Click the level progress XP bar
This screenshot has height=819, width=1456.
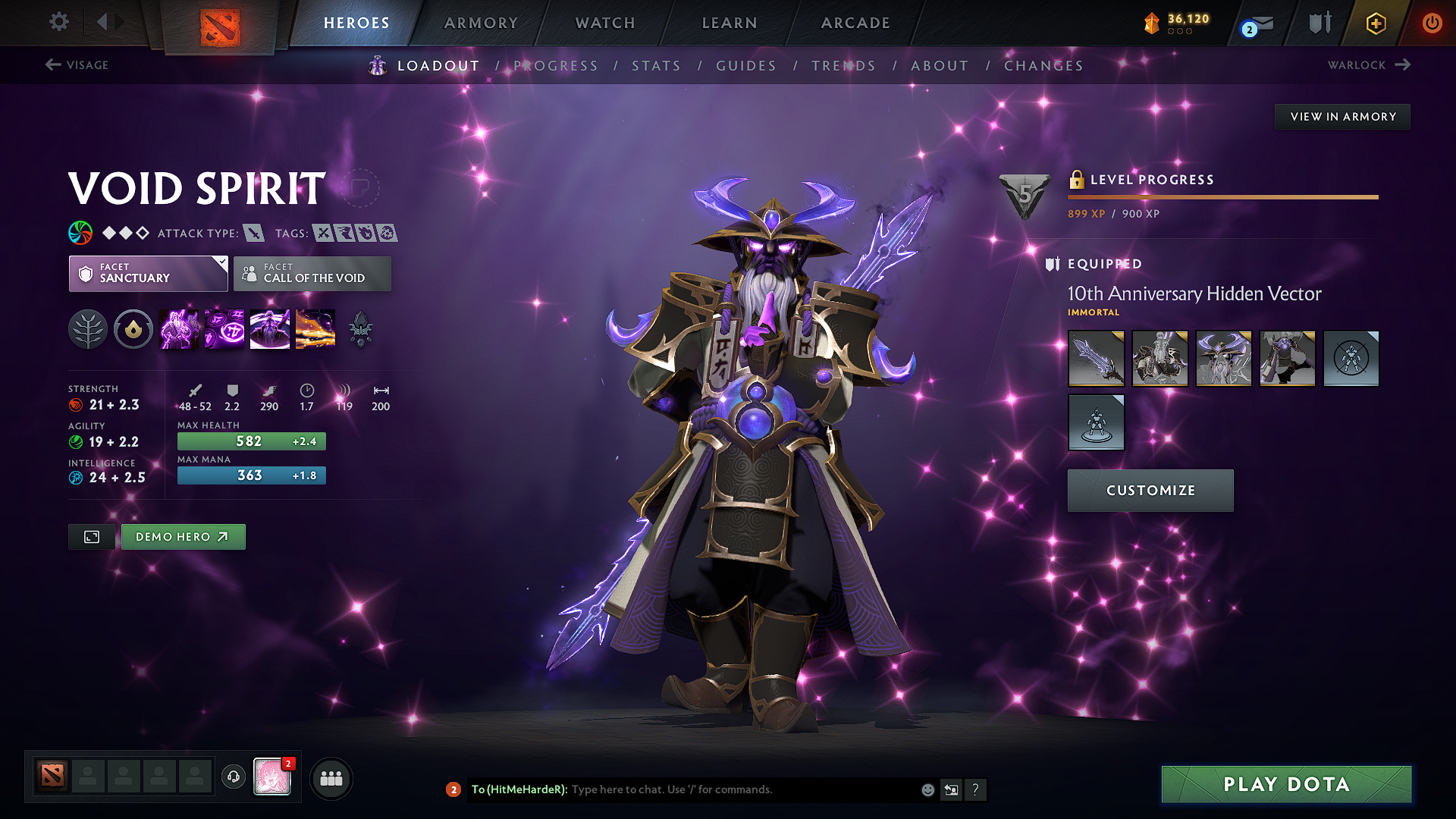point(1221,197)
